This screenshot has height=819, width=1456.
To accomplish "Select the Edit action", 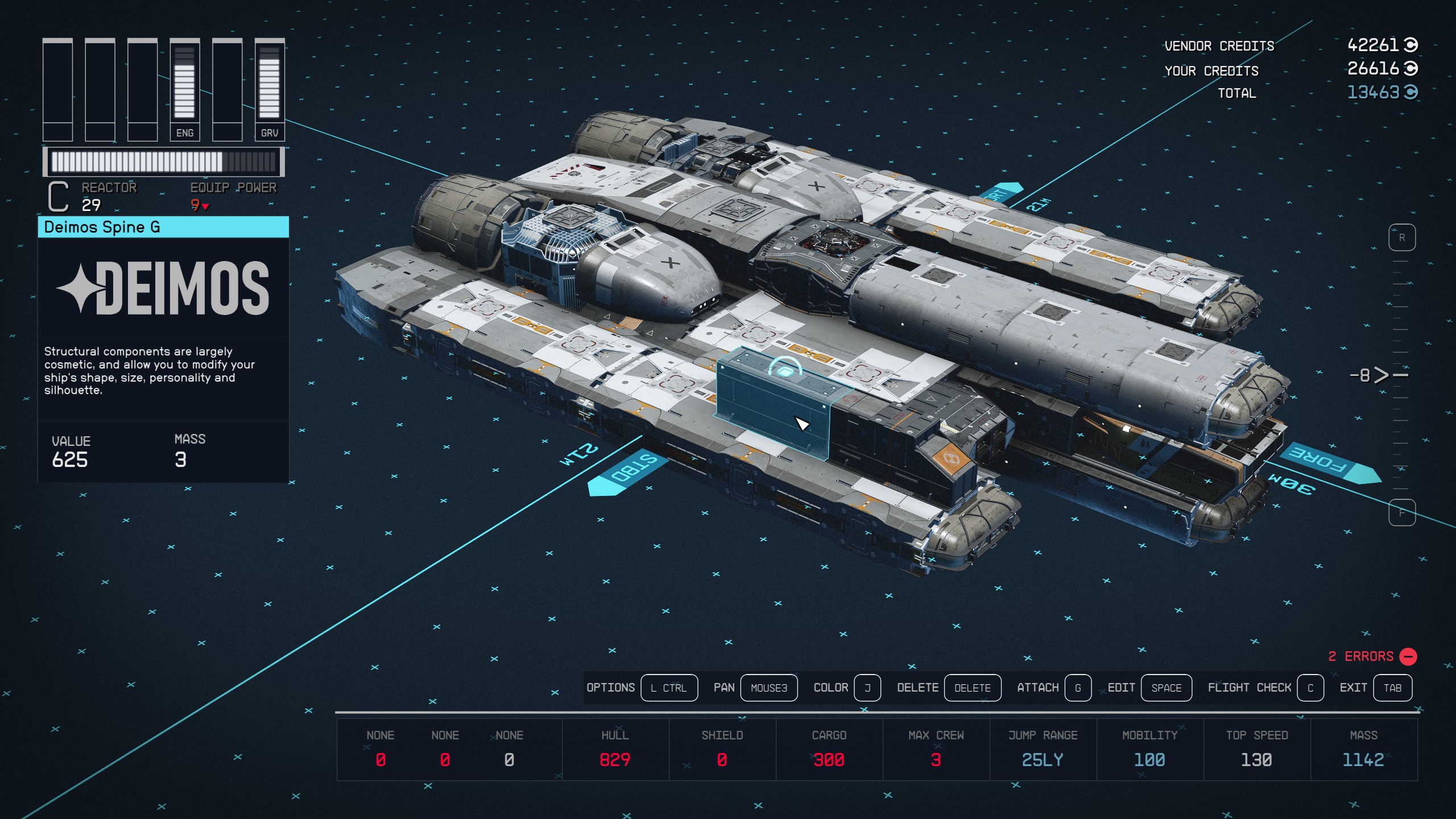I will coord(1166,688).
